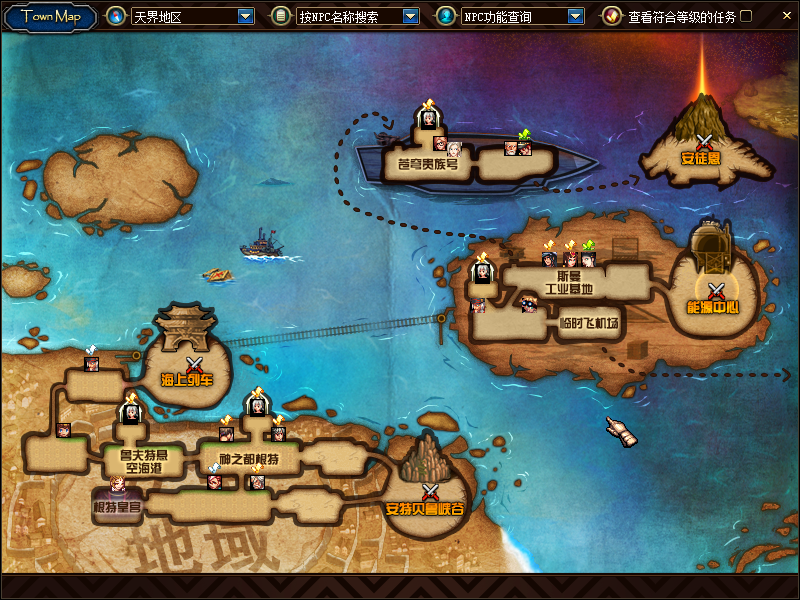Viewport: 800px width, 600px height.
Task: Choose the 临时飞机场 area
Action: (589, 324)
